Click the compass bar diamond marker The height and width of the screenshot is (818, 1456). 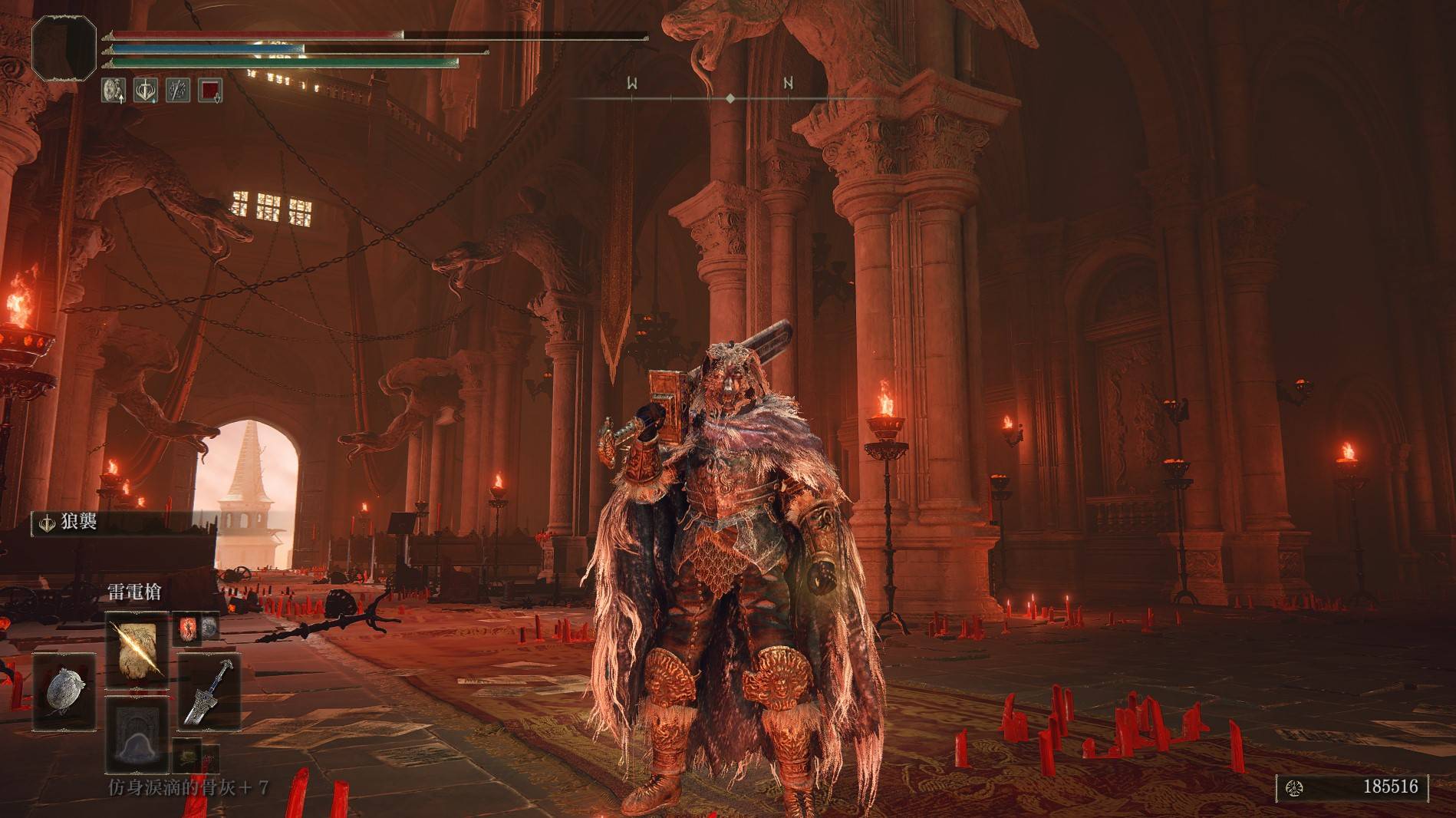click(730, 98)
